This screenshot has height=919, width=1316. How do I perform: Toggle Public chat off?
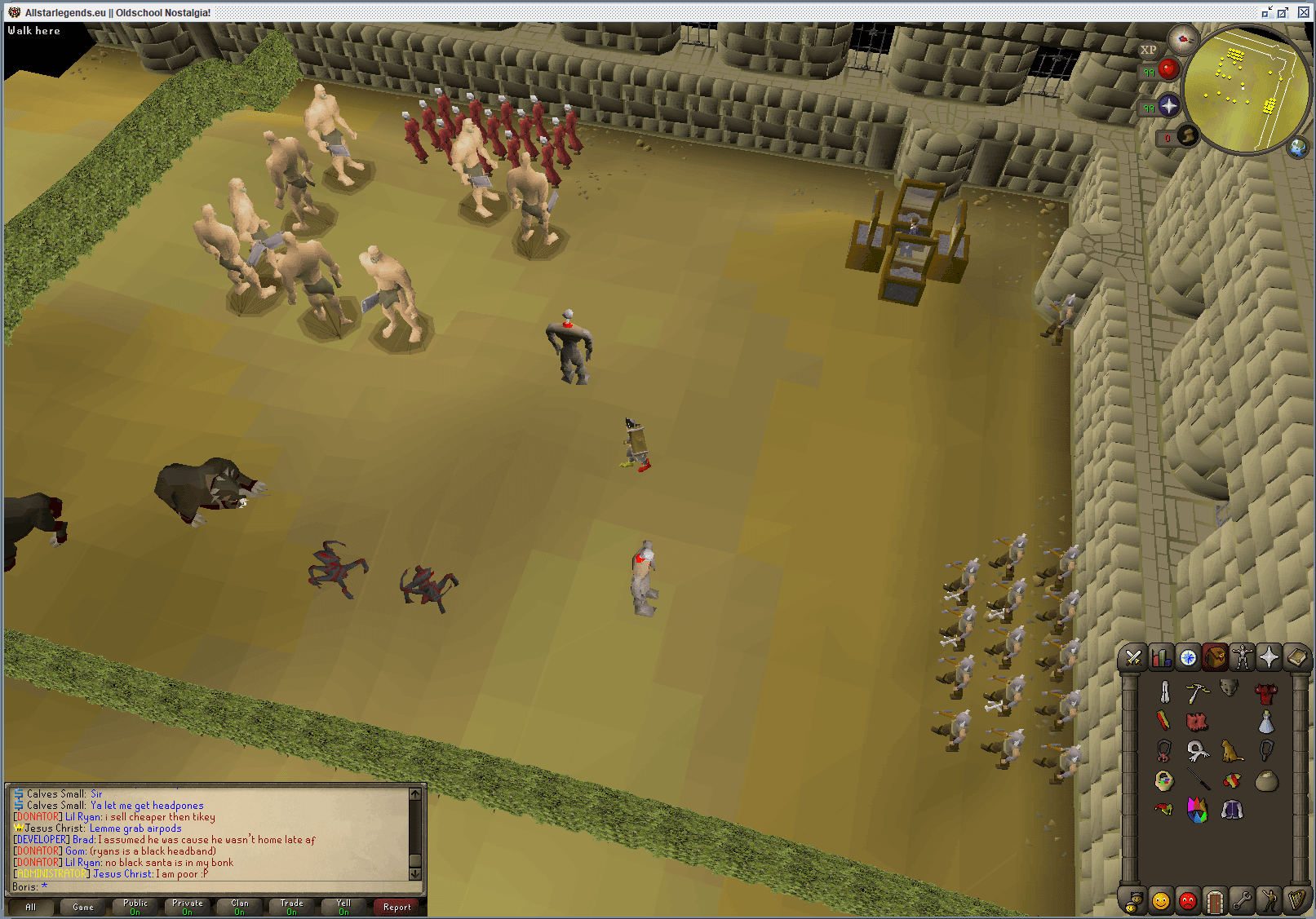coord(135,906)
